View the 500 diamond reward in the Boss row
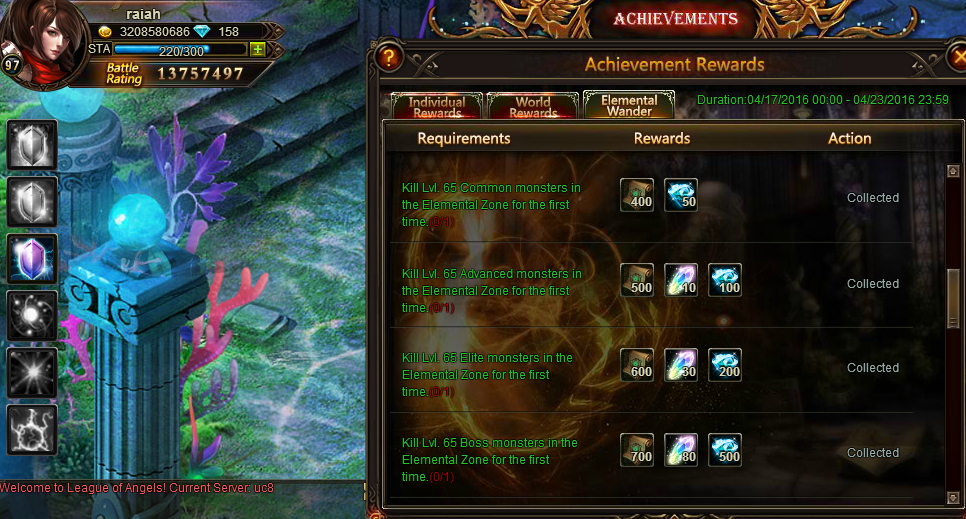The image size is (966, 519). (725, 450)
